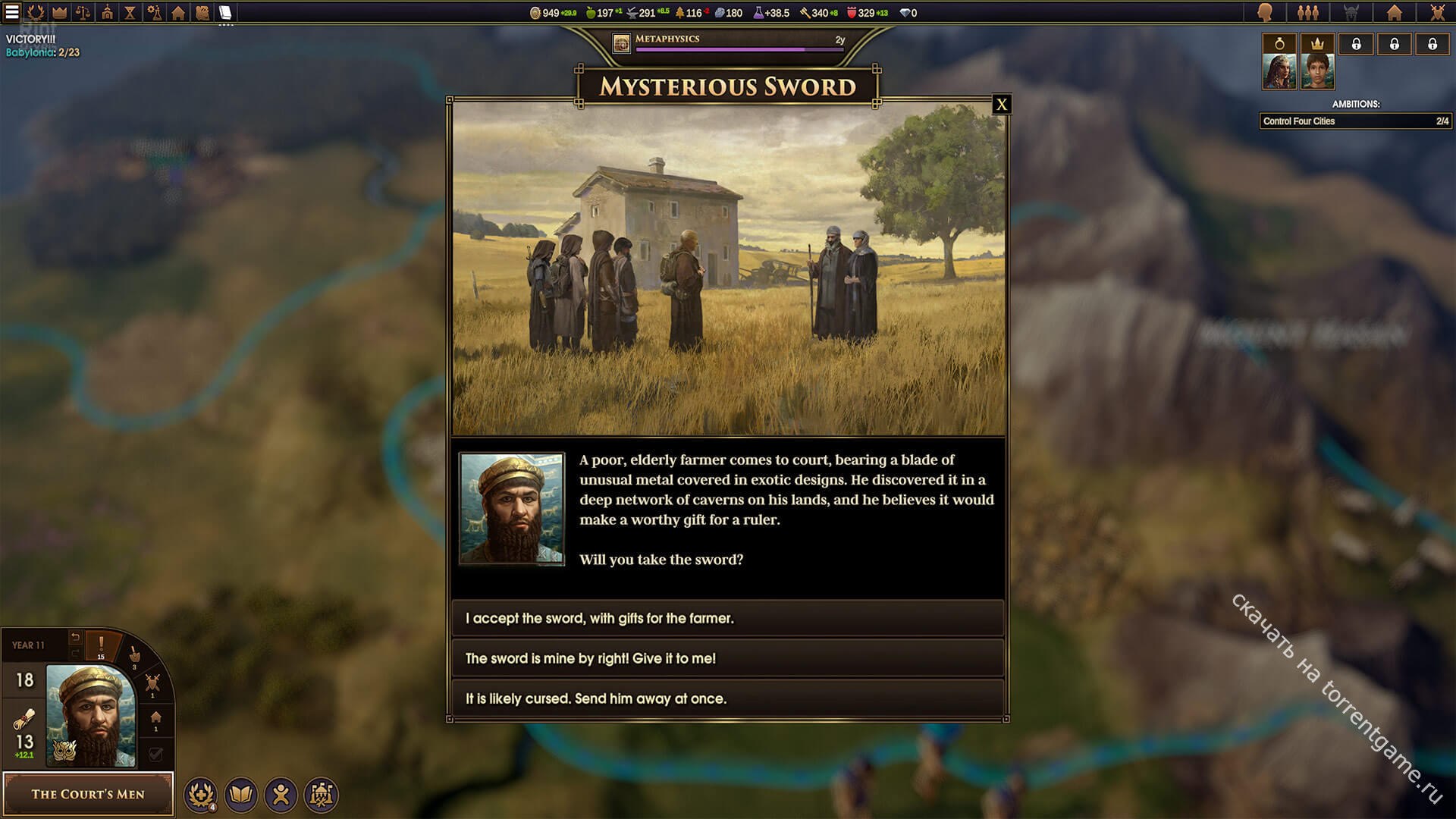Choose "The sword is mine by right!" reply
Viewport: 1456px width, 819px height.
click(727, 658)
